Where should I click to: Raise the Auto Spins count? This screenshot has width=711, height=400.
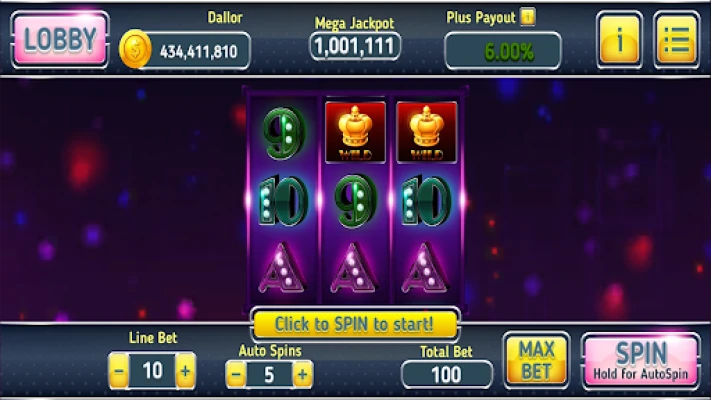click(302, 375)
